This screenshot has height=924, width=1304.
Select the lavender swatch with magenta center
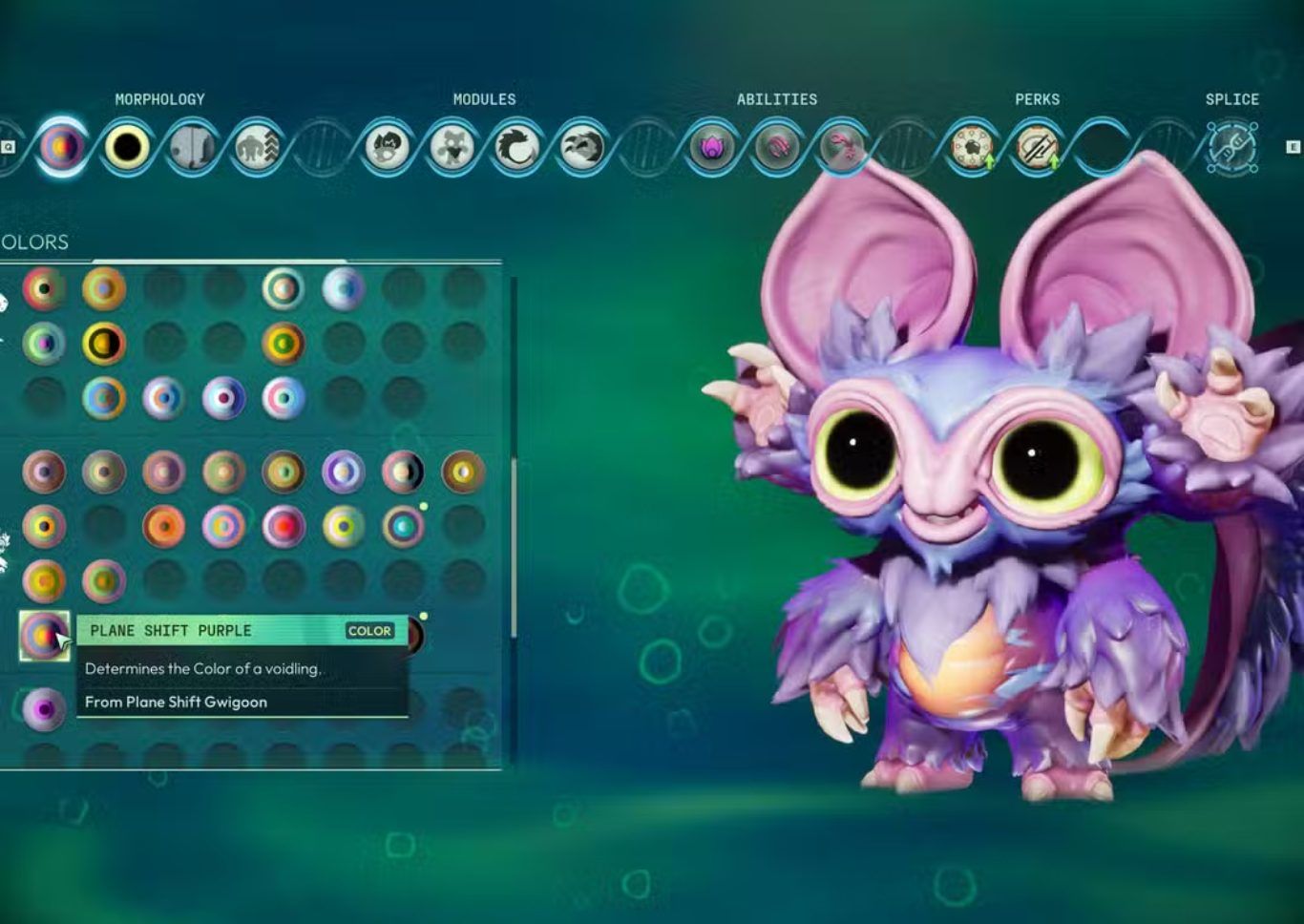tap(44, 709)
